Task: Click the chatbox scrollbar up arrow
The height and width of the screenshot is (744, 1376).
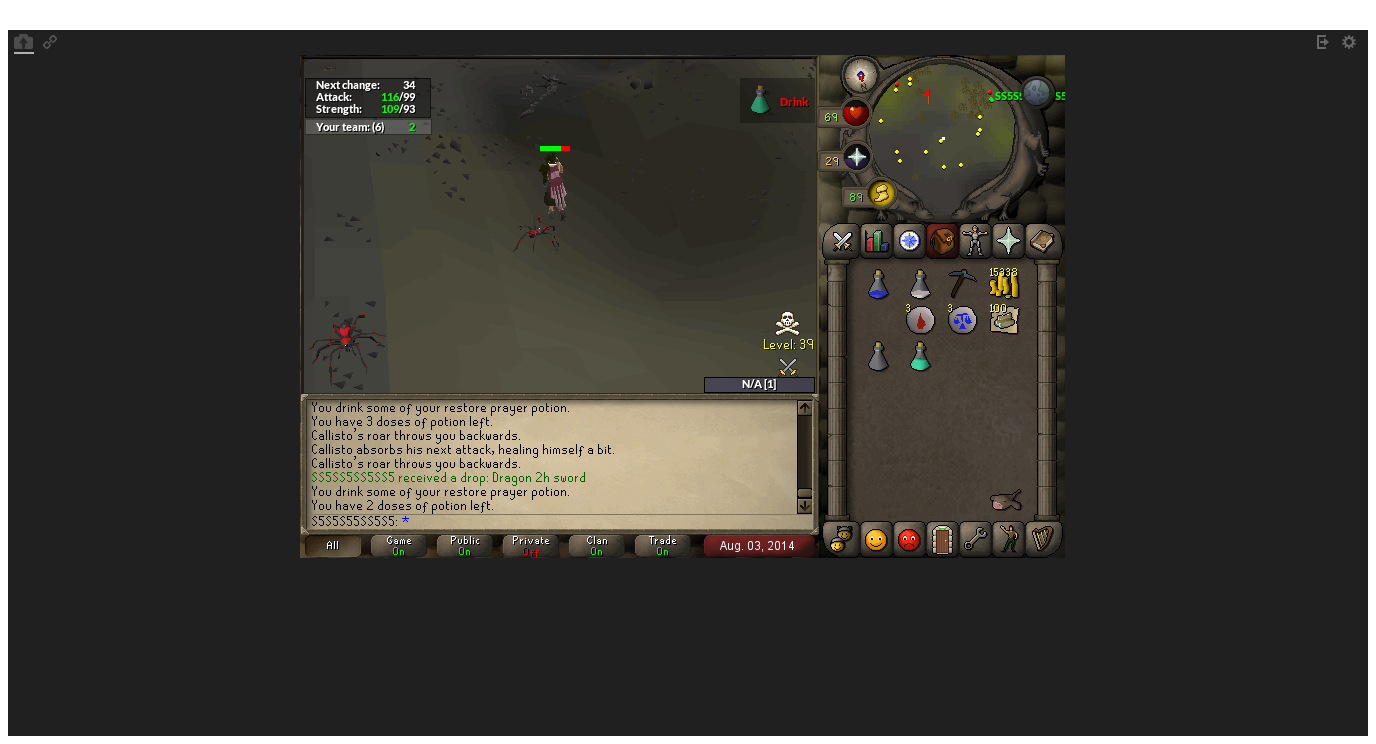Action: click(x=805, y=406)
